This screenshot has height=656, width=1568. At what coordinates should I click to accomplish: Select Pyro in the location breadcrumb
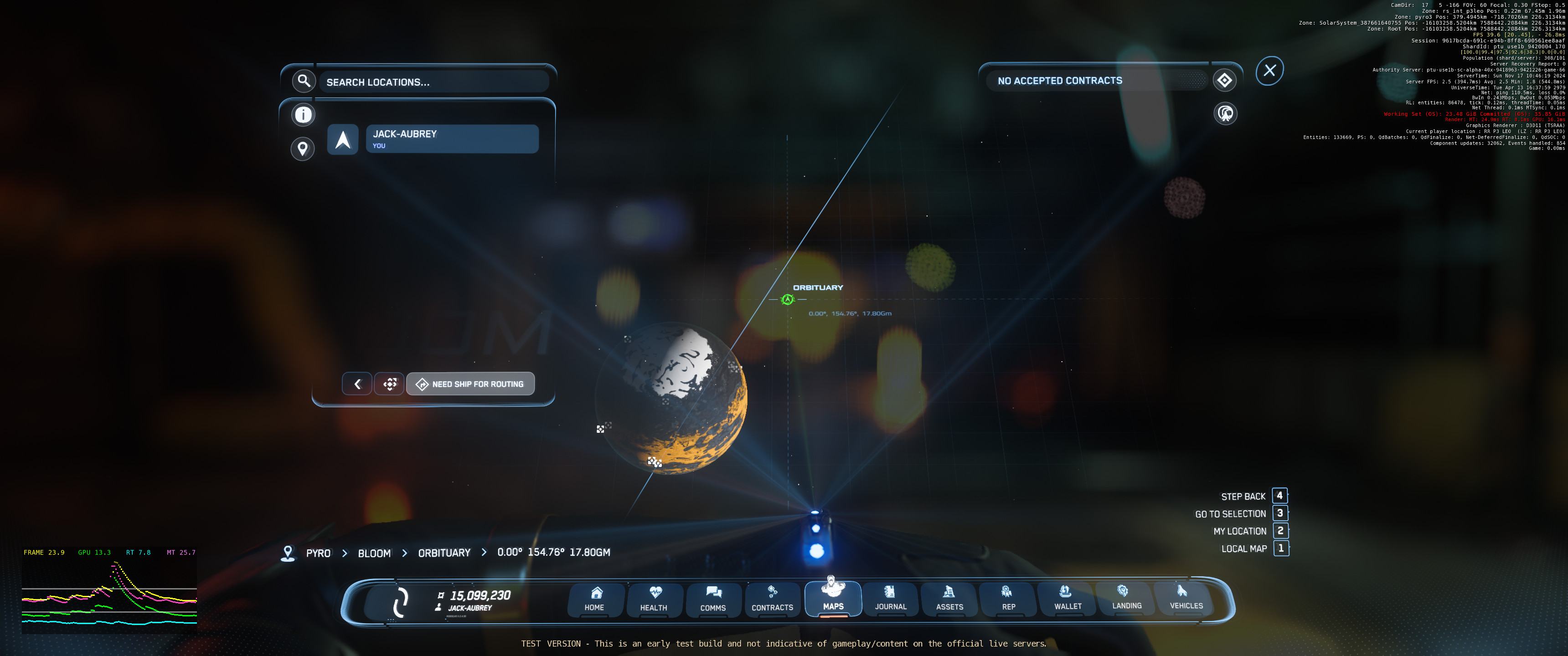[x=318, y=553]
